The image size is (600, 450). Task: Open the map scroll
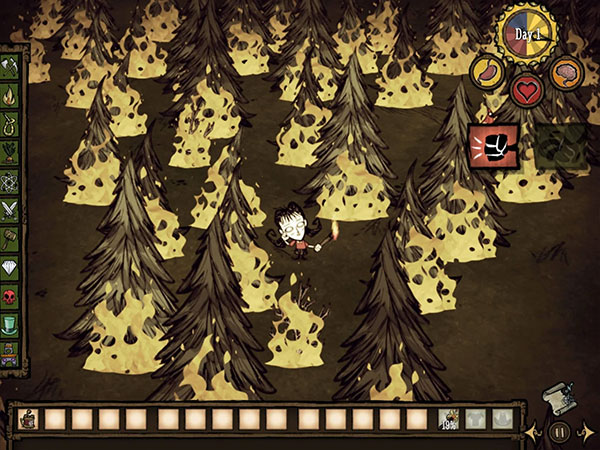(559, 399)
